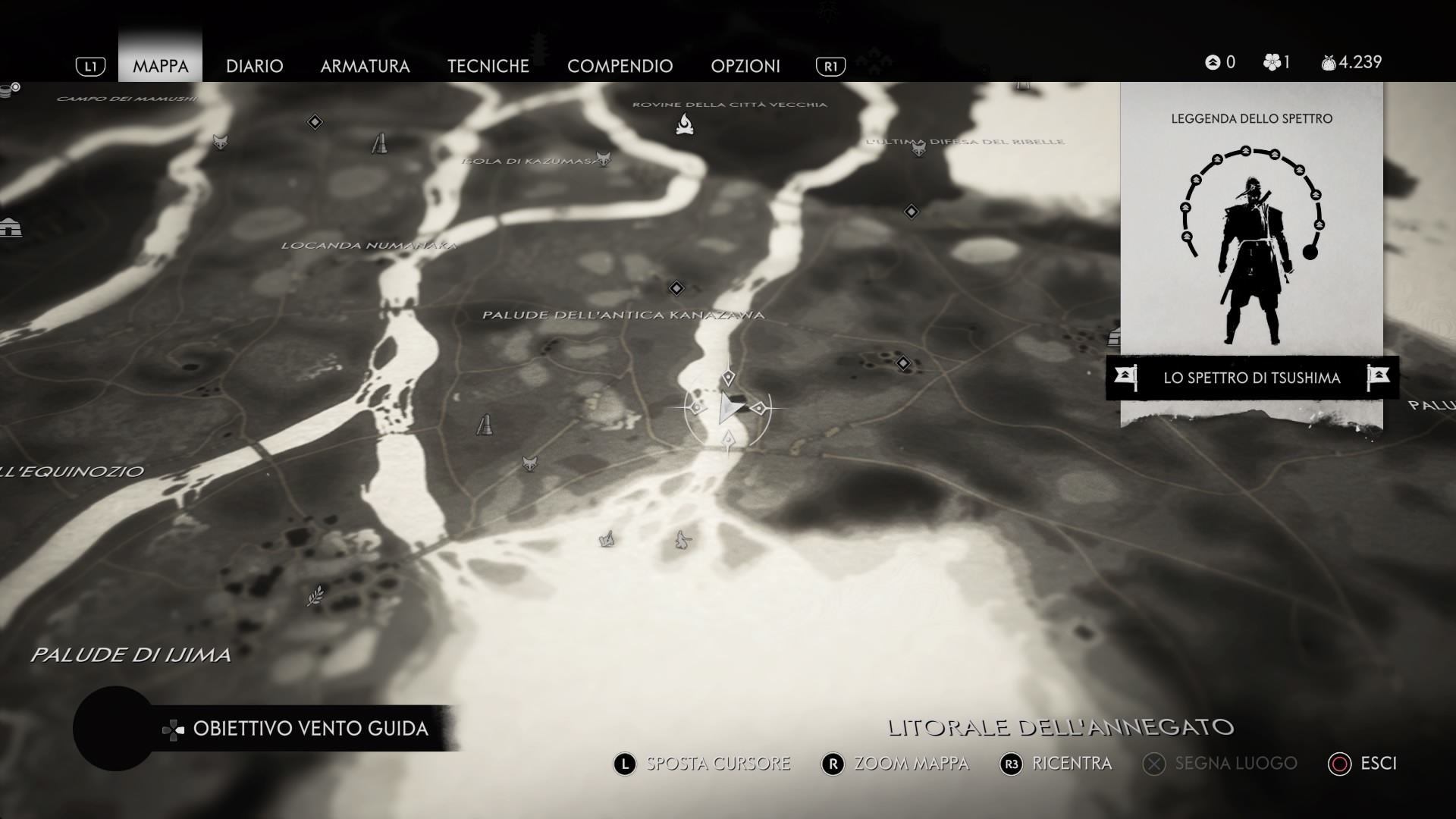Select the Tecniche tab
Viewport: 1456px width, 819px height.
488,66
